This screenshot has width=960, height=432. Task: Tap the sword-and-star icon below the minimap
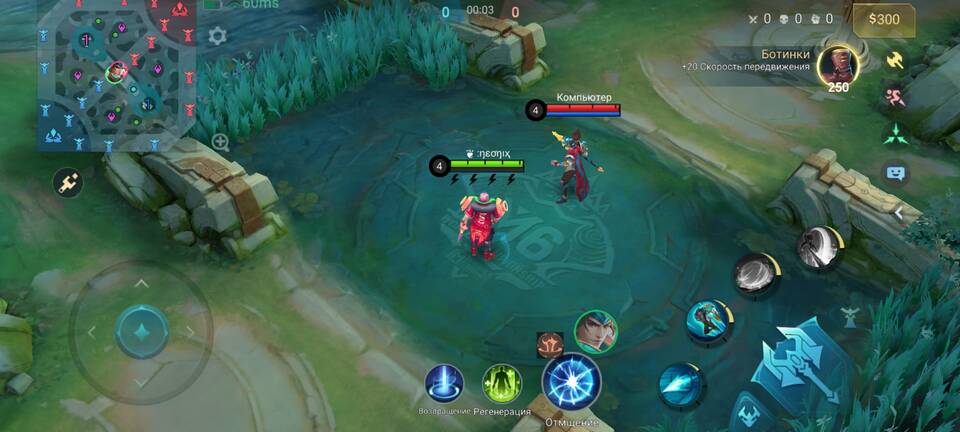click(x=68, y=182)
